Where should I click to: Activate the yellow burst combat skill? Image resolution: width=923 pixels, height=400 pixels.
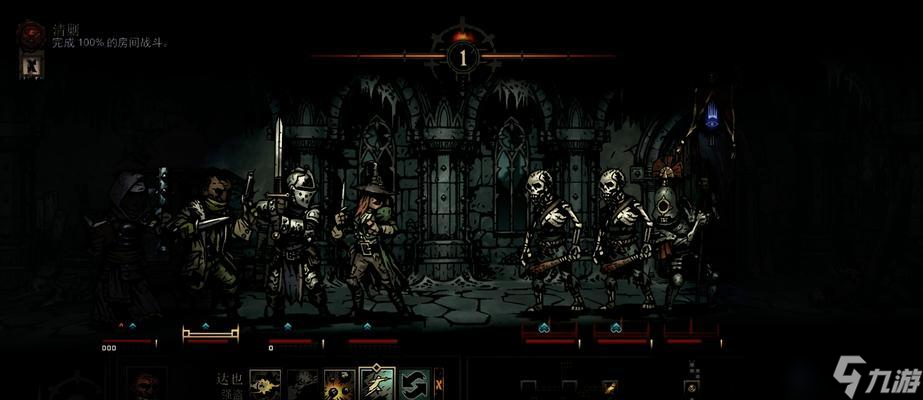click(340, 385)
